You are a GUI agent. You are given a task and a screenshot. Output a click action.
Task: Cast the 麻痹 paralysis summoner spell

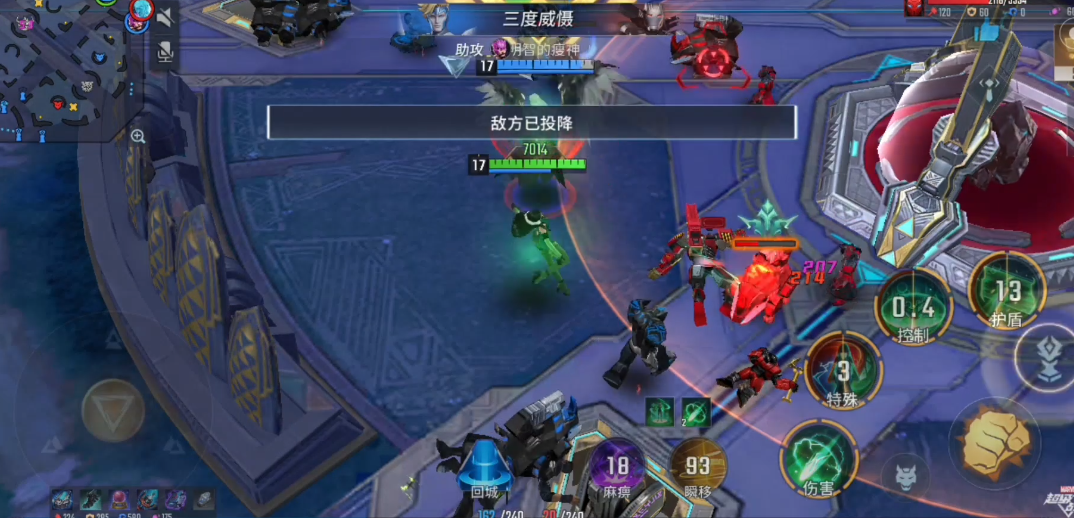tap(617, 468)
